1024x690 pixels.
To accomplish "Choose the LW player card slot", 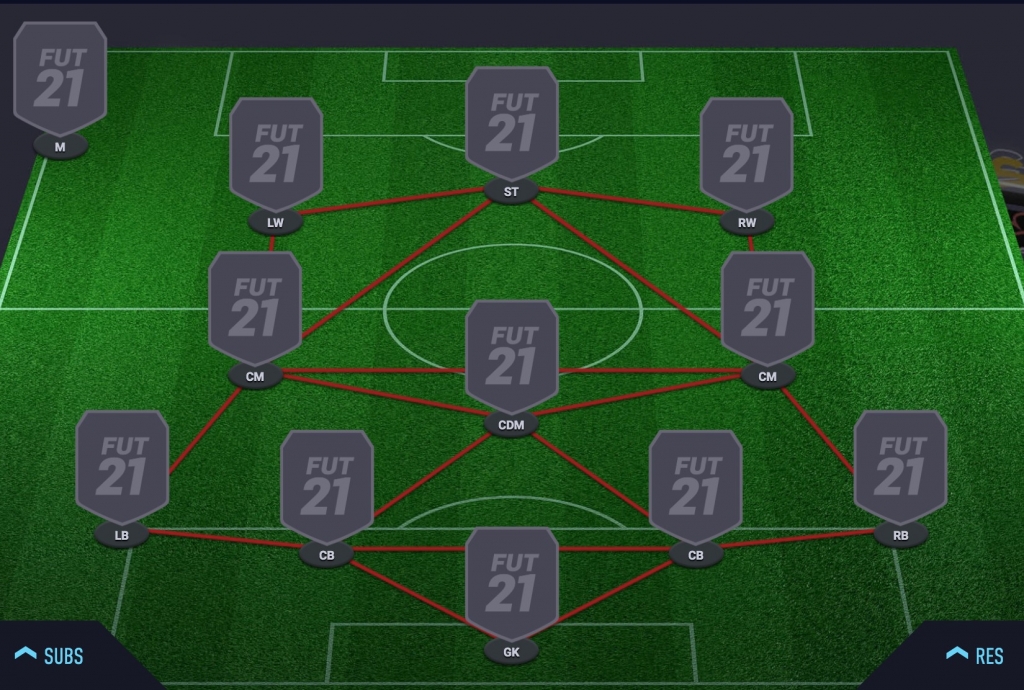I will coord(275,156).
